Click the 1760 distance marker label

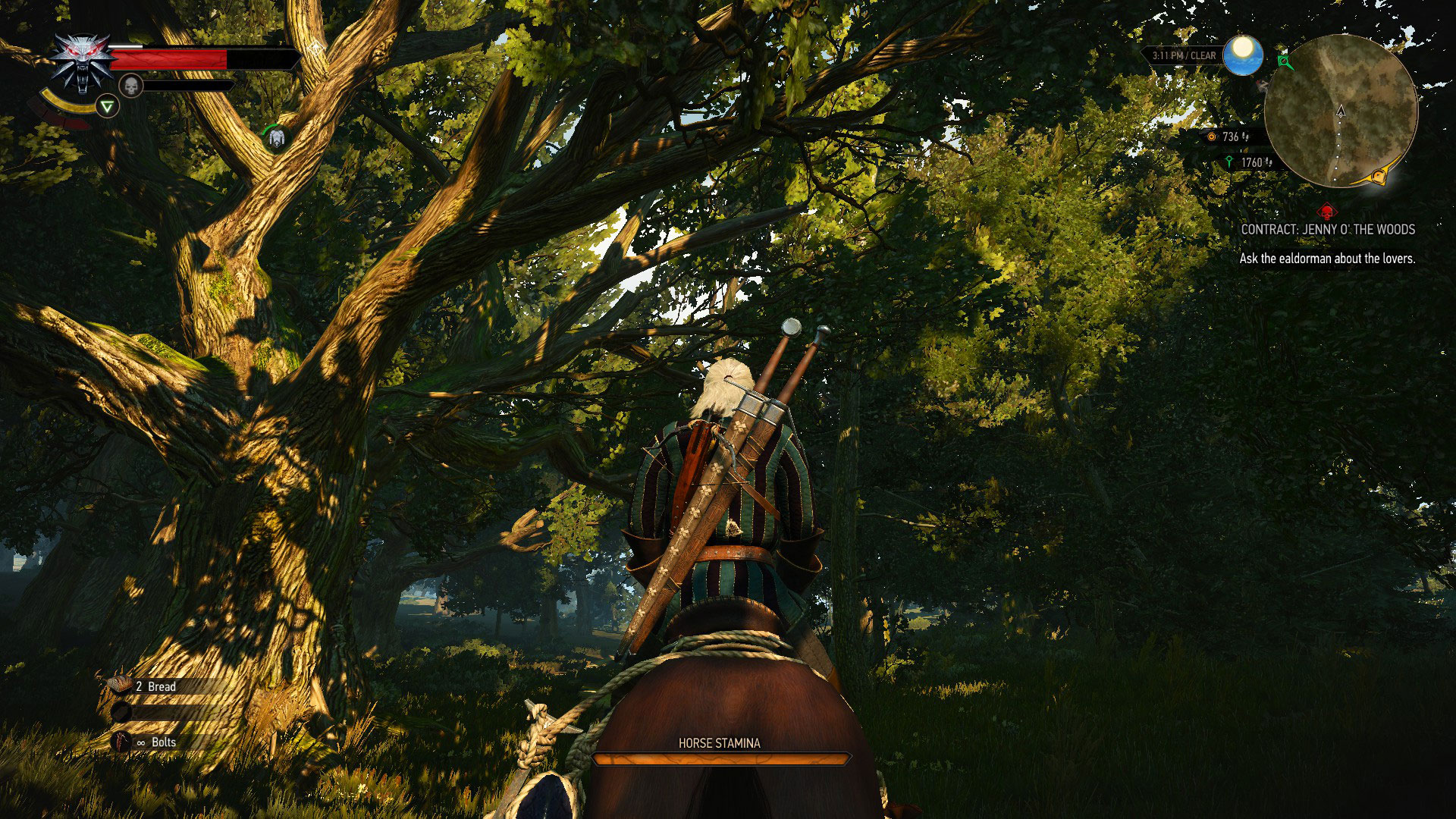point(1251,162)
